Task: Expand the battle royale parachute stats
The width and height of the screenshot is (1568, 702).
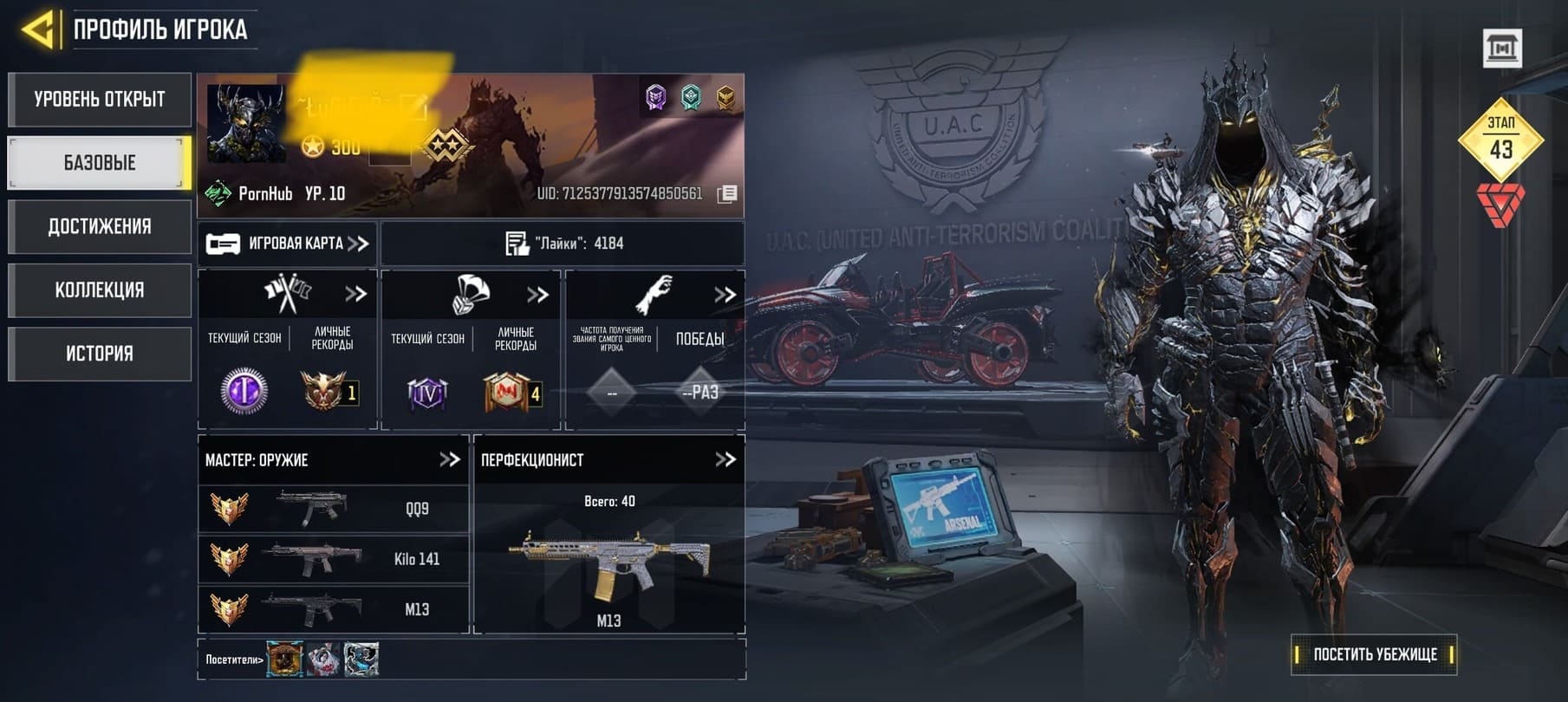Action: tap(537, 295)
